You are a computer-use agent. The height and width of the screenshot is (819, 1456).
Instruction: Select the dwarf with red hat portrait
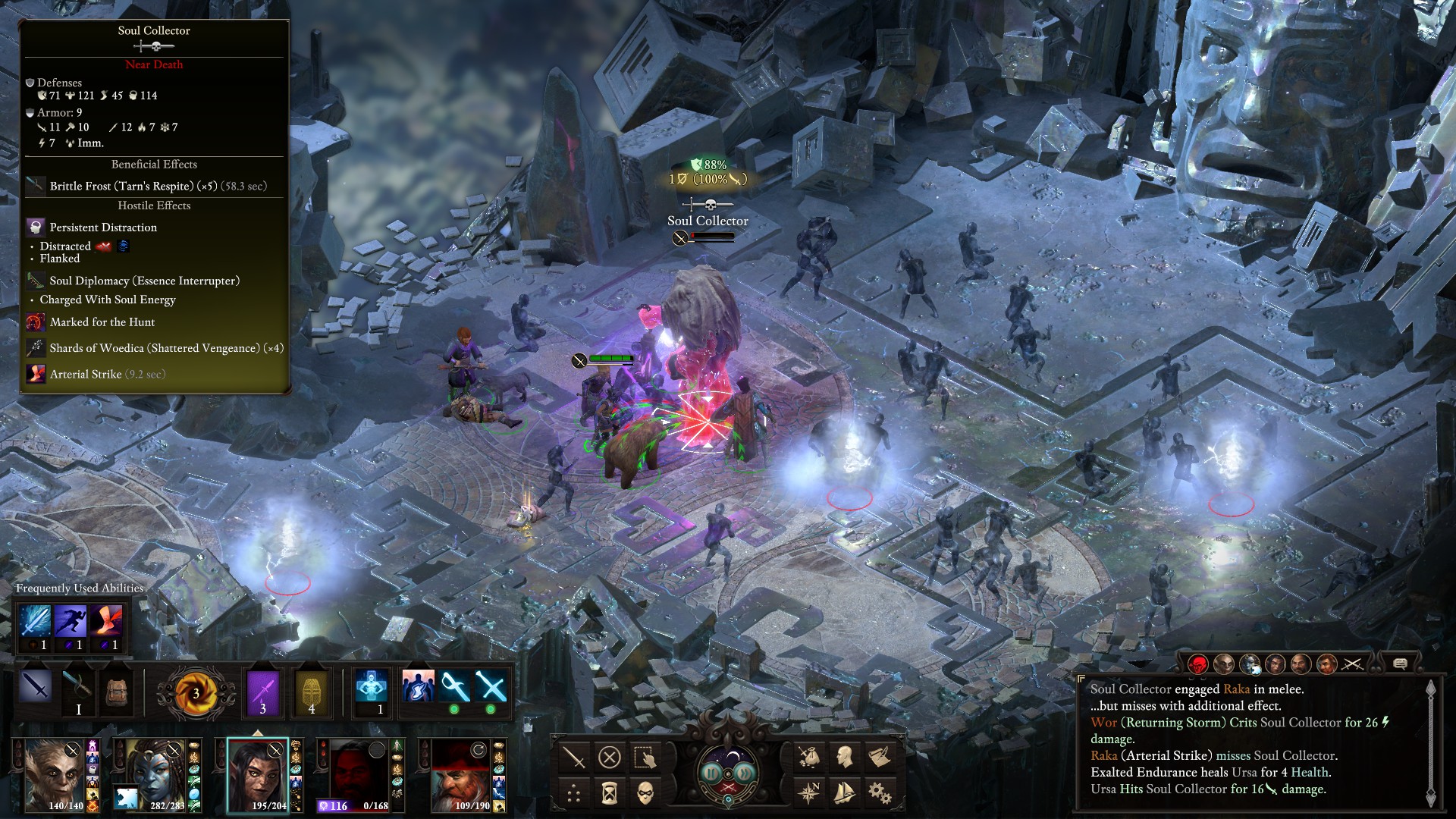click(x=461, y=775)
